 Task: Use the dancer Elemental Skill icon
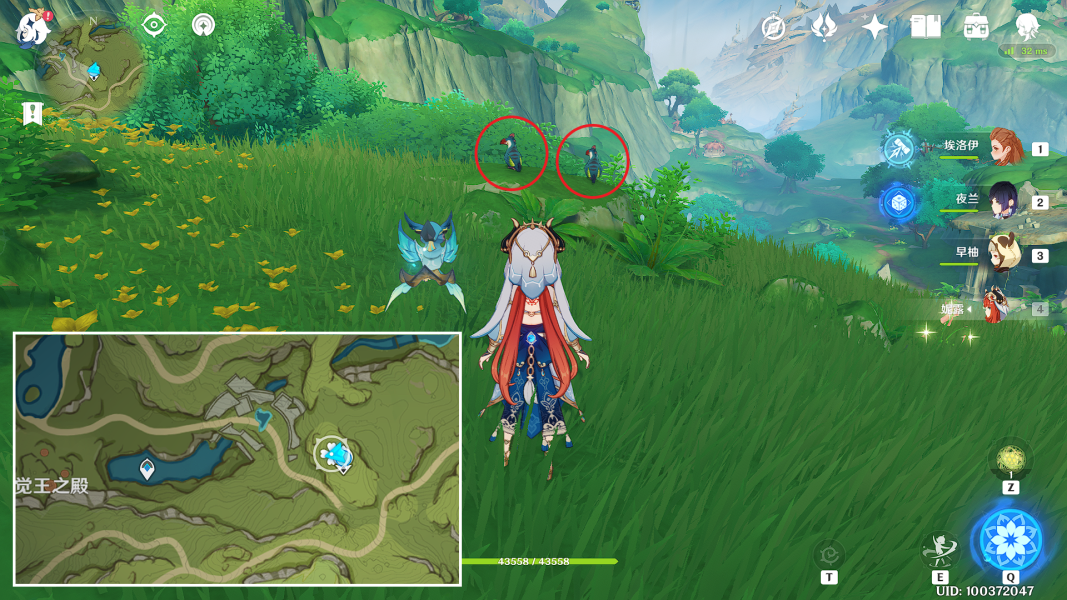point(940,550)
